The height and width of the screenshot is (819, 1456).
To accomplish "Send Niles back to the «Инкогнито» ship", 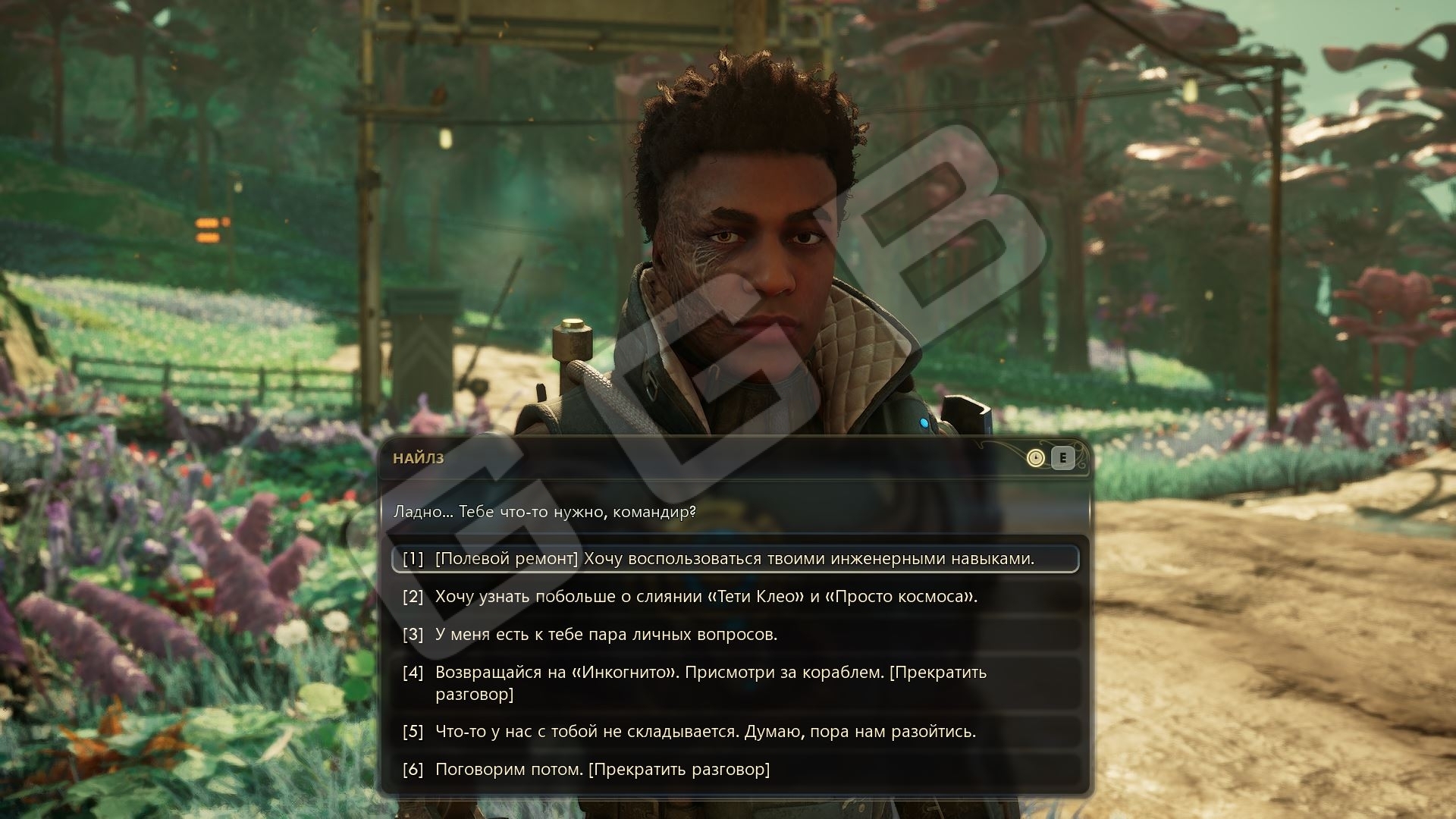I will (710, 682).
